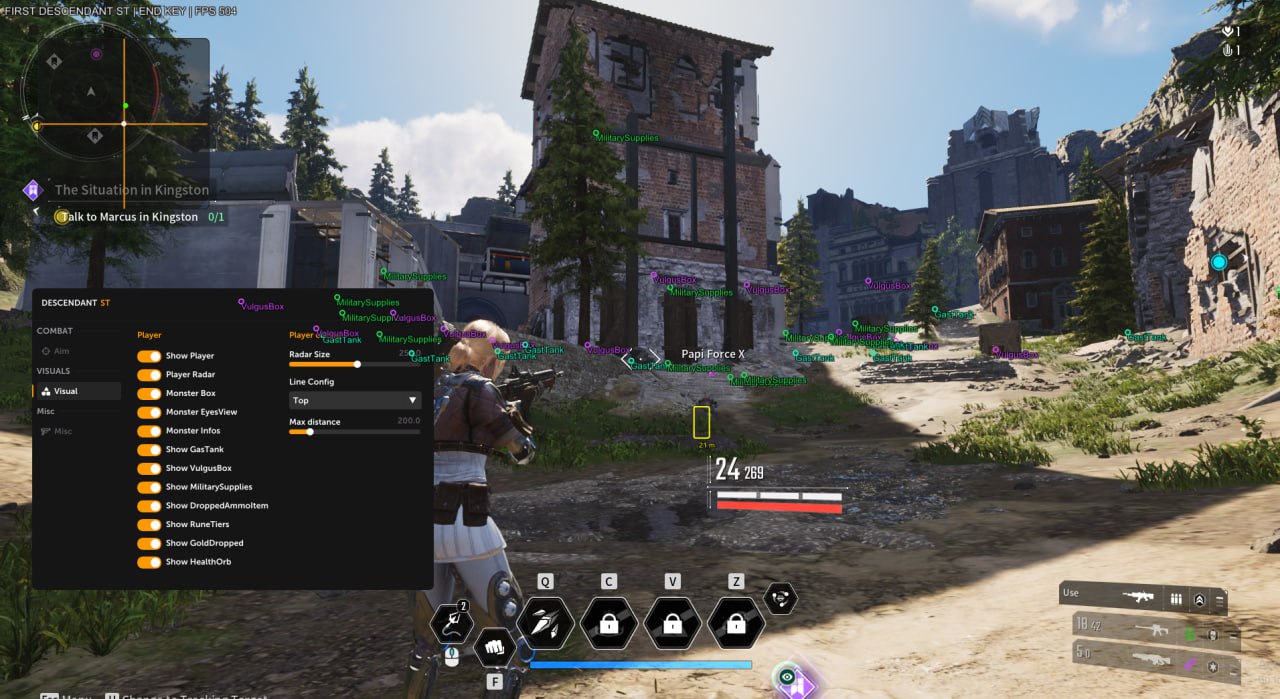Image resolution: width=1280 pixels, height=699 pixels.
Task: Click the Radar Size slider handle
Action: (357, 364)
